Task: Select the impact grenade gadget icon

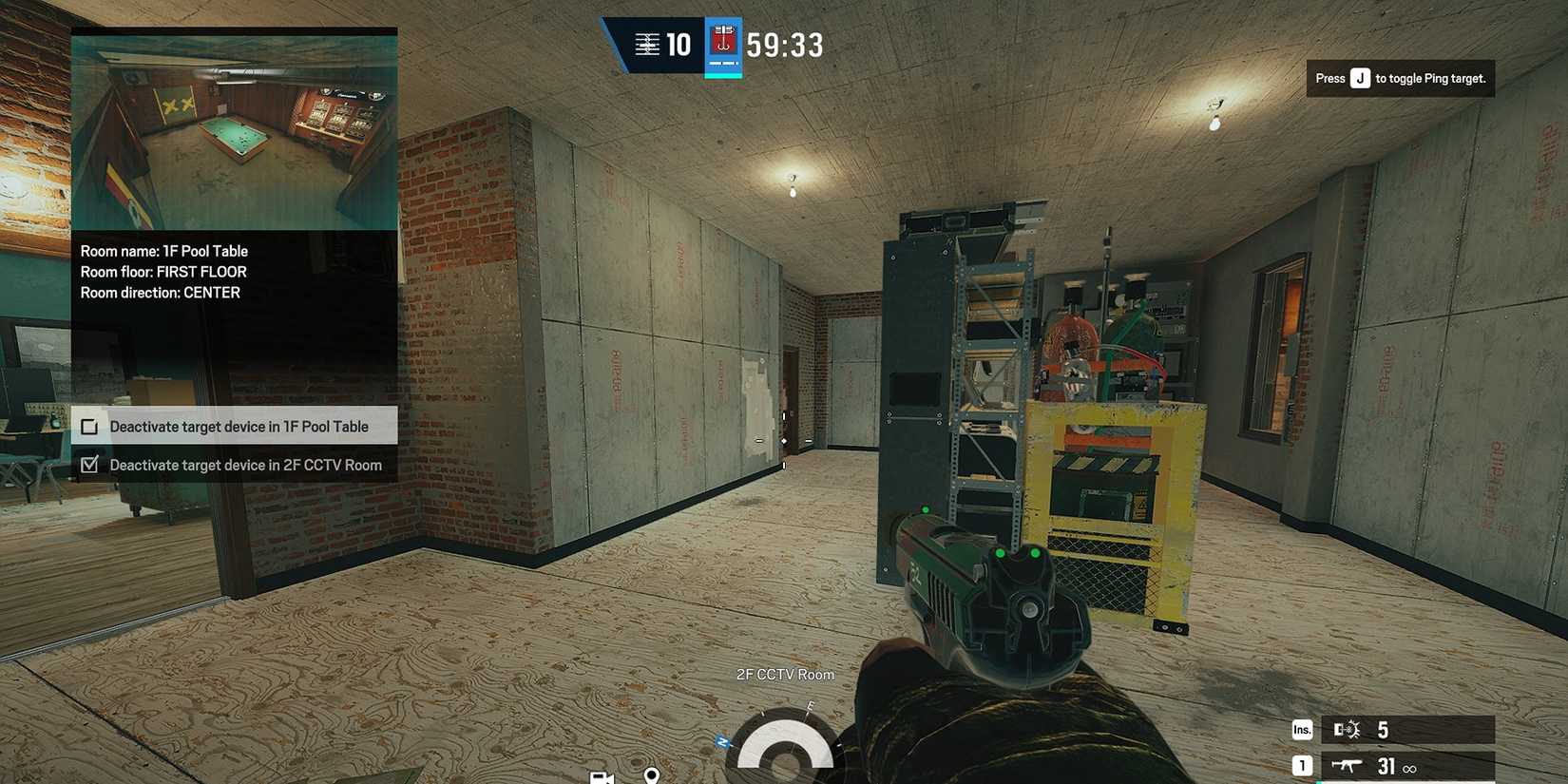Action: (x=1348, y=729)
